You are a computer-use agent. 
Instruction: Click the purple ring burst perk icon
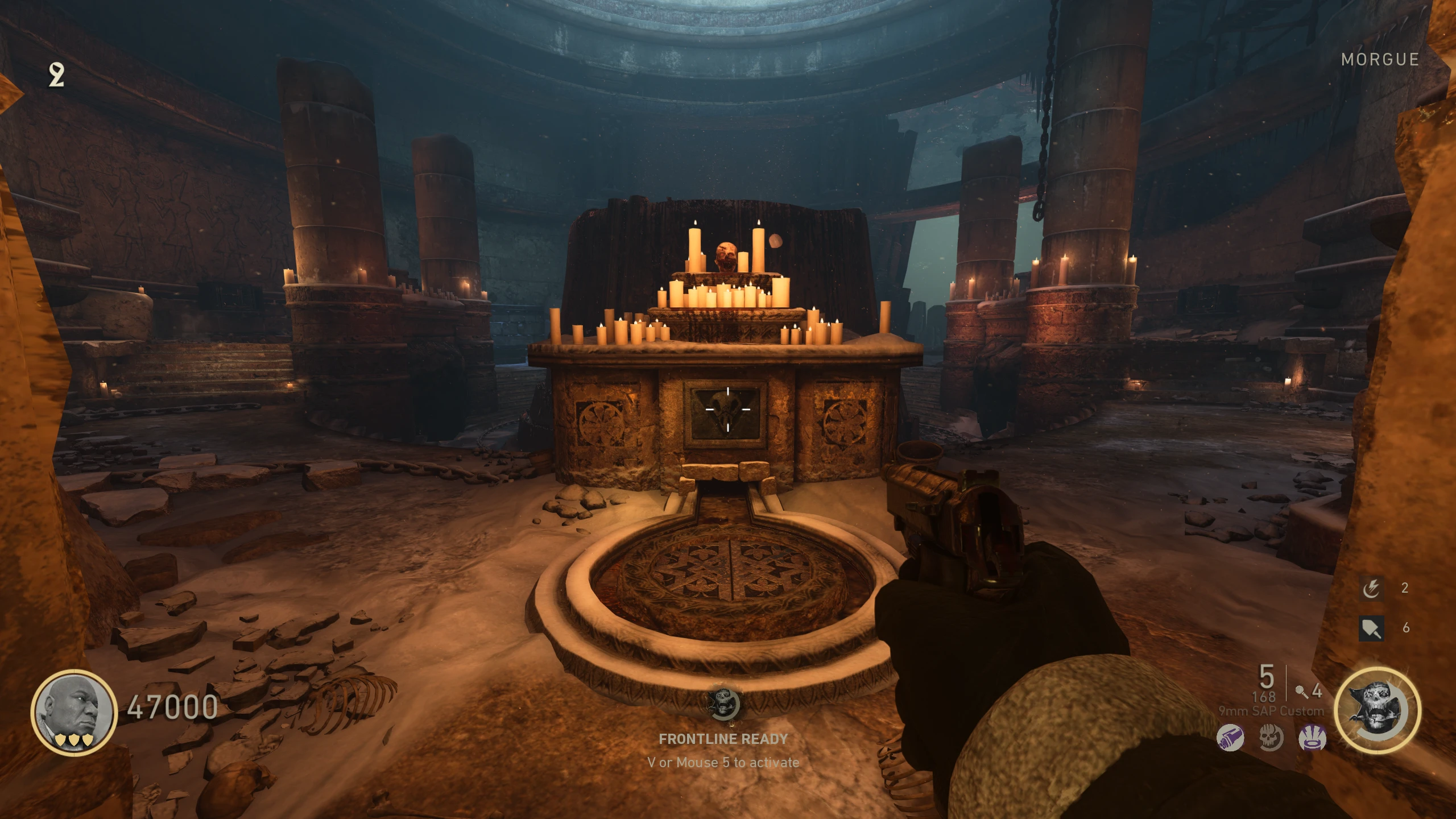pos(1312,738)
